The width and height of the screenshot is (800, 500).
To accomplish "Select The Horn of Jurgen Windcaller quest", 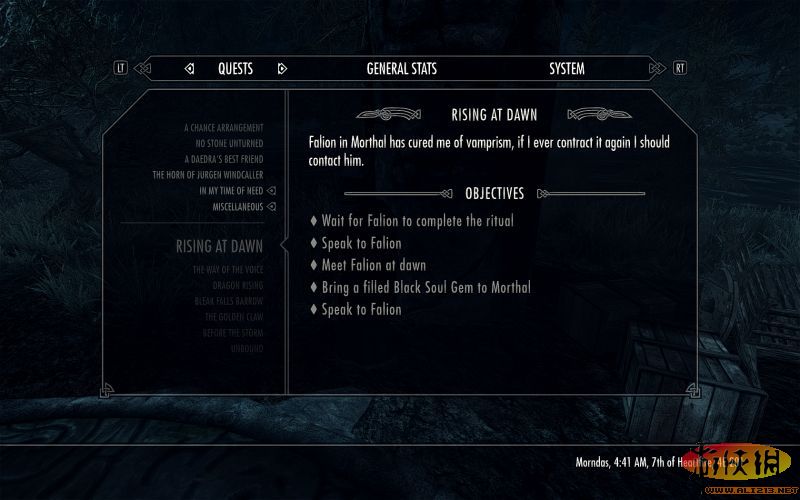I will pyautogui.click(x=208, y=175).
